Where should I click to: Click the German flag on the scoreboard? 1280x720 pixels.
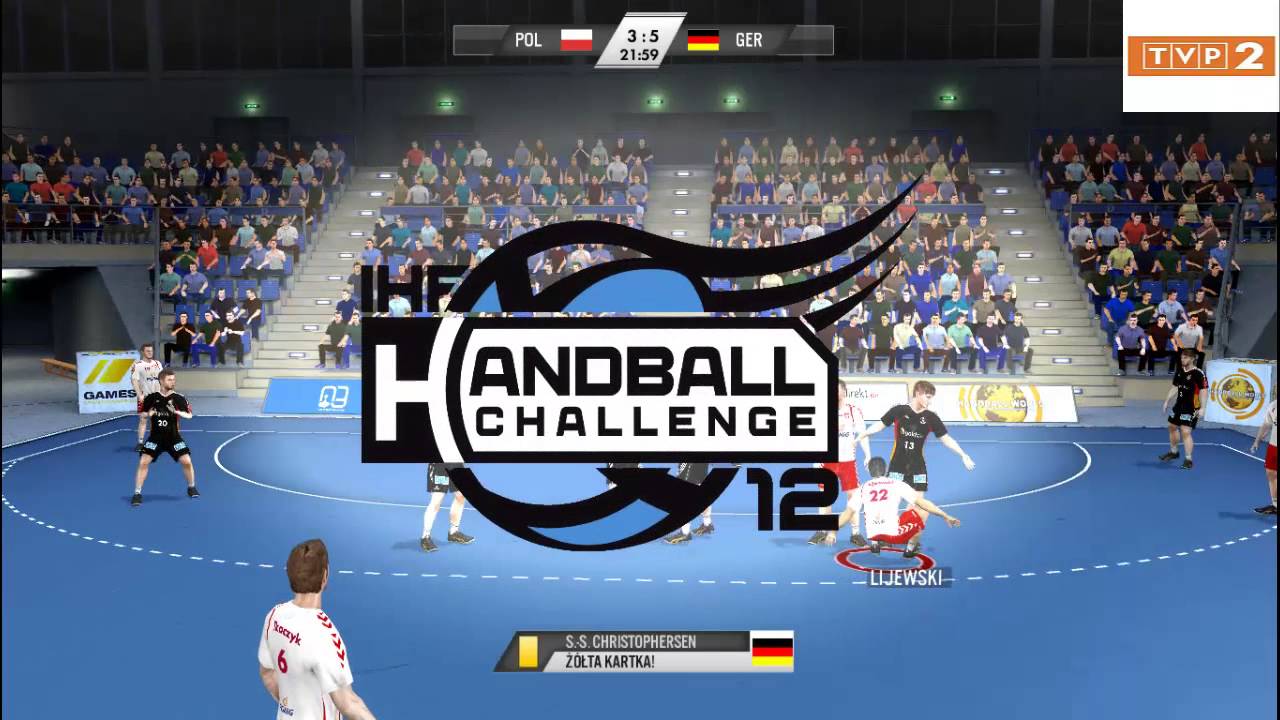[702, 40]
